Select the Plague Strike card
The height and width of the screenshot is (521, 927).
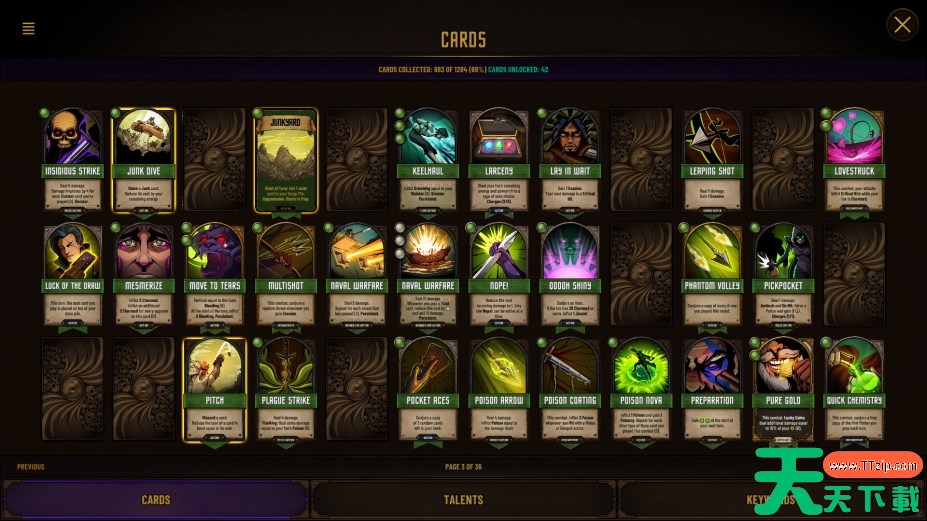tap(286, 390)
